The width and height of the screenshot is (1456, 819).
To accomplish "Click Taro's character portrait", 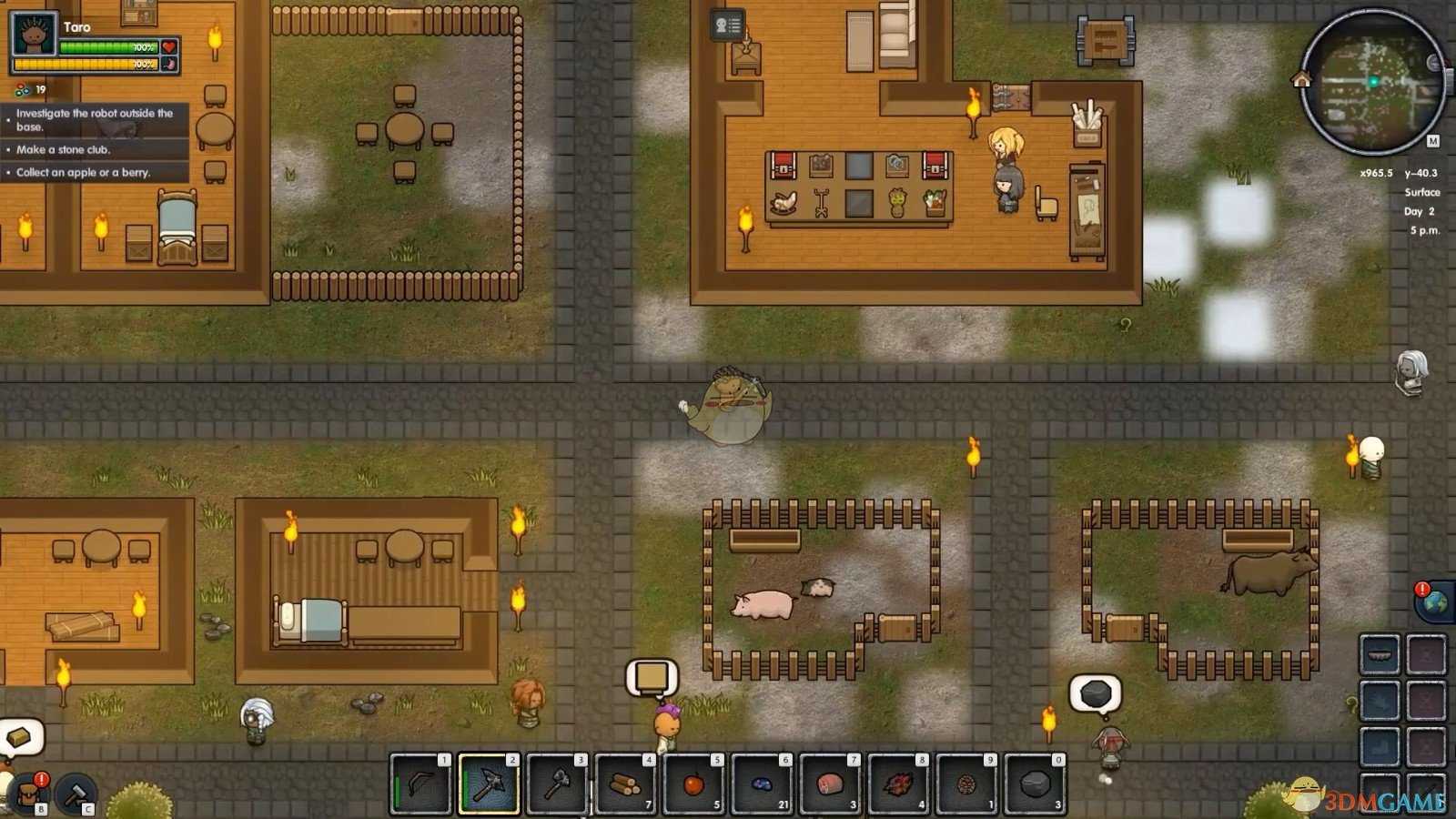I will pos(34,36).
